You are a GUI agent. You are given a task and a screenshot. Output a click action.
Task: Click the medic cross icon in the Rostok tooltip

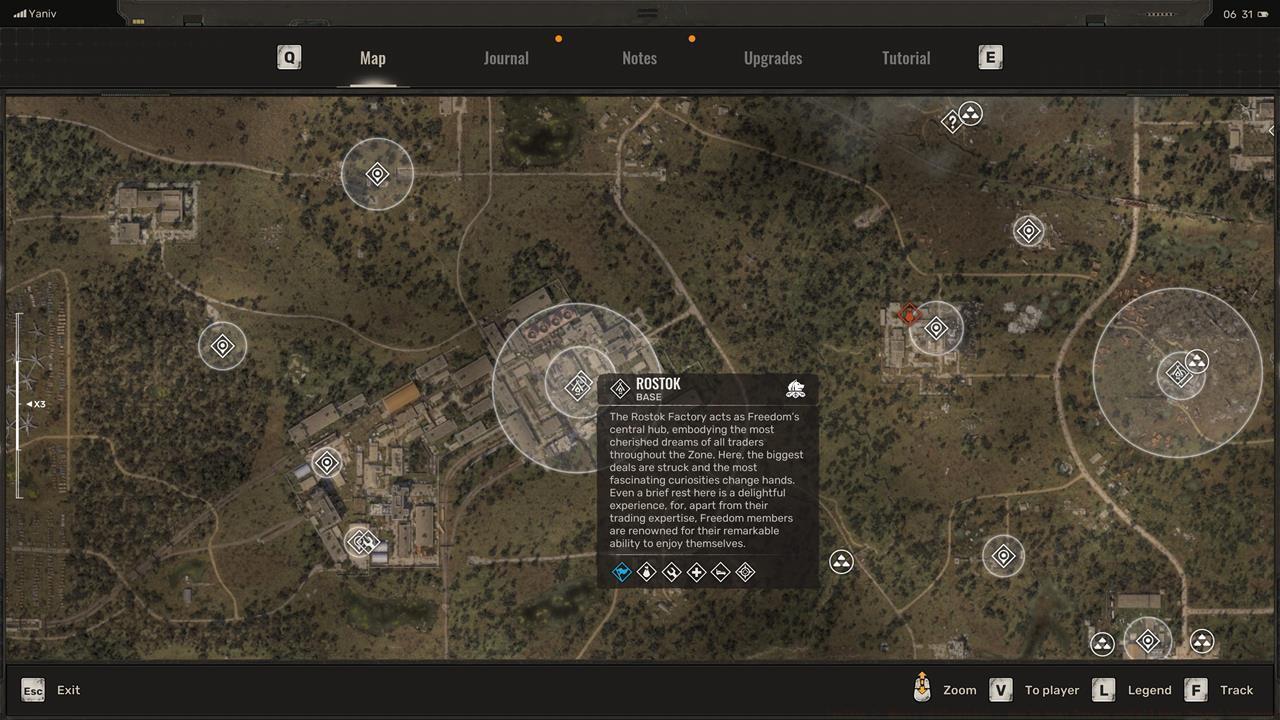tap(695, 572)
